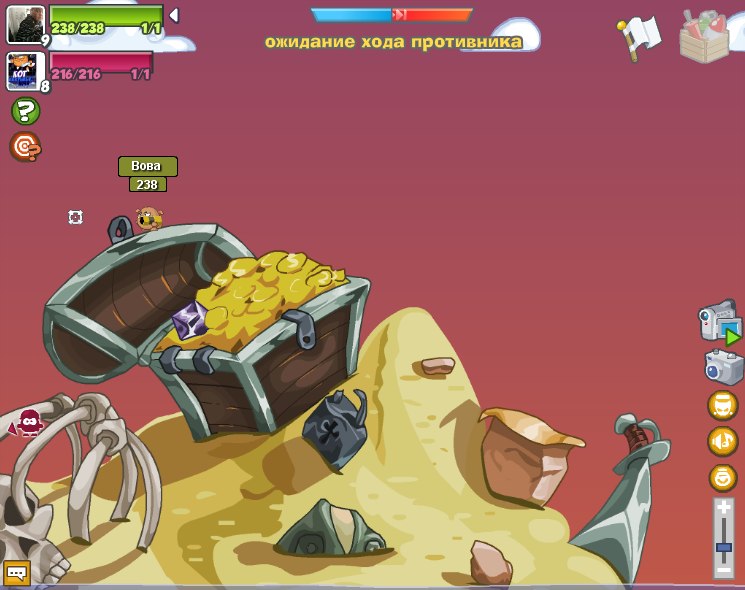The width and height of the screenshot is (745, 590).
Task: Click the white surrender flag
Action: [x=640, y=36]
